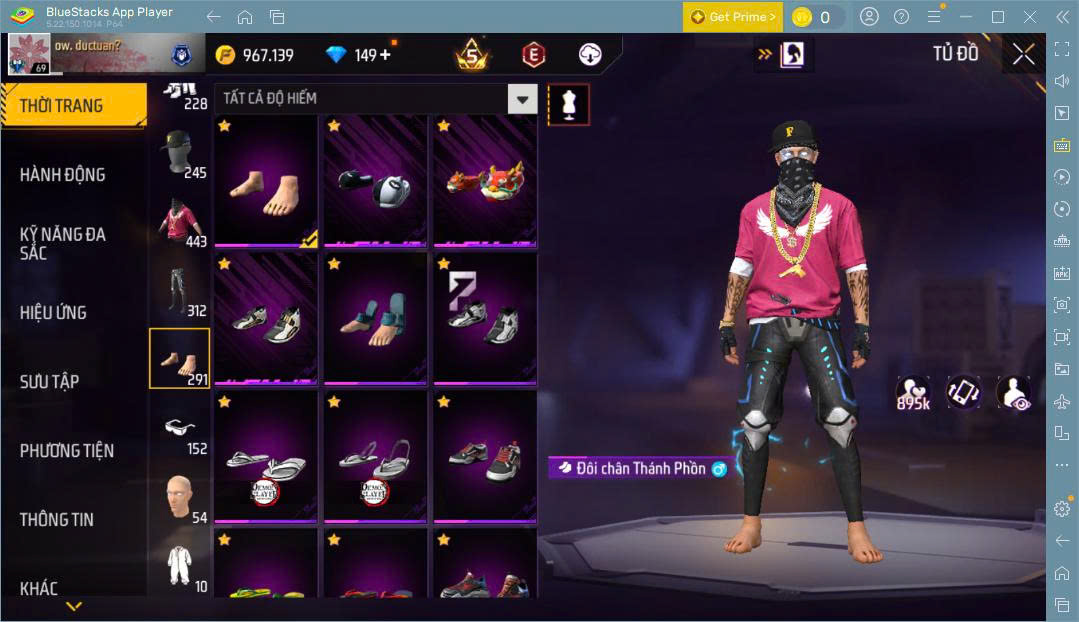Select the KỸ NĂNG ĐA SẮC tab
This screenshot has width=1079, height=622.
coord(63,243)
